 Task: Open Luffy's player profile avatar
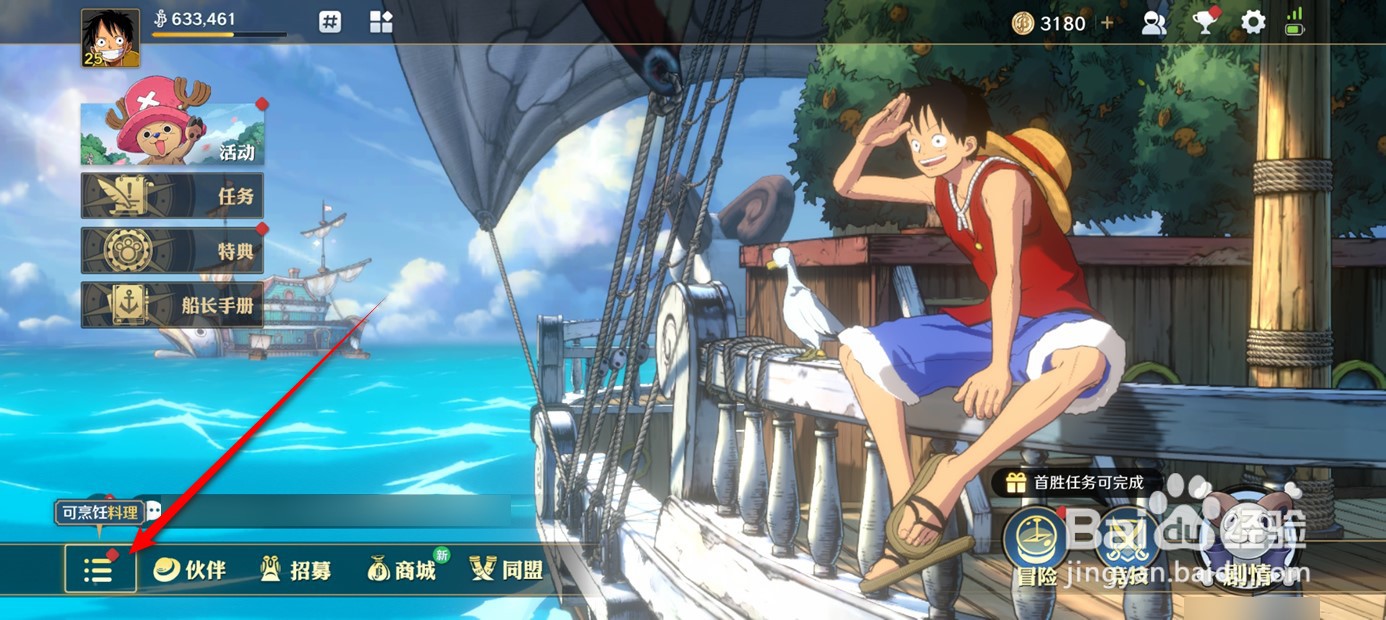click(110, 38)
